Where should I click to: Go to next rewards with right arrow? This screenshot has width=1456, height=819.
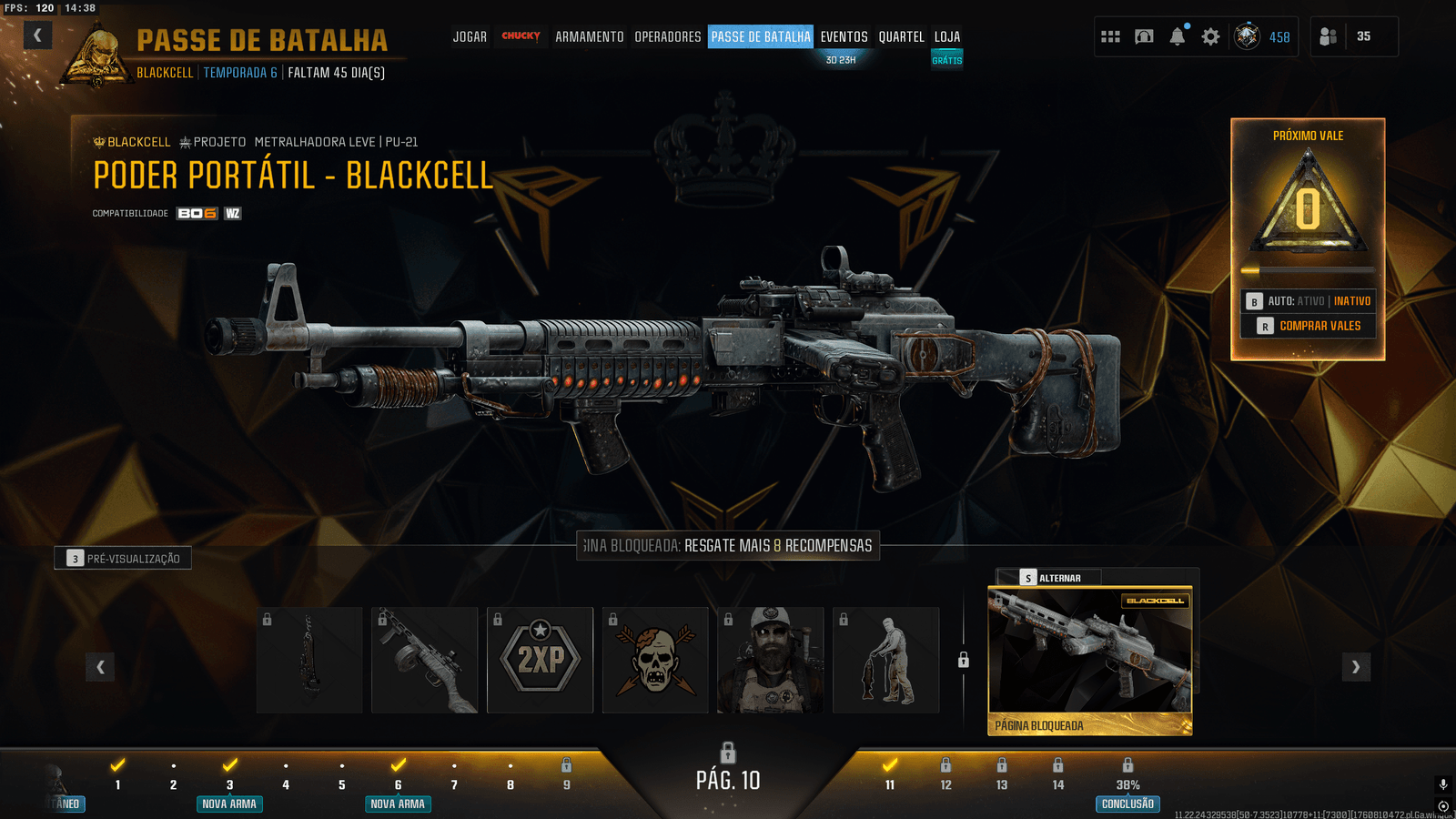coord(1356,667)
